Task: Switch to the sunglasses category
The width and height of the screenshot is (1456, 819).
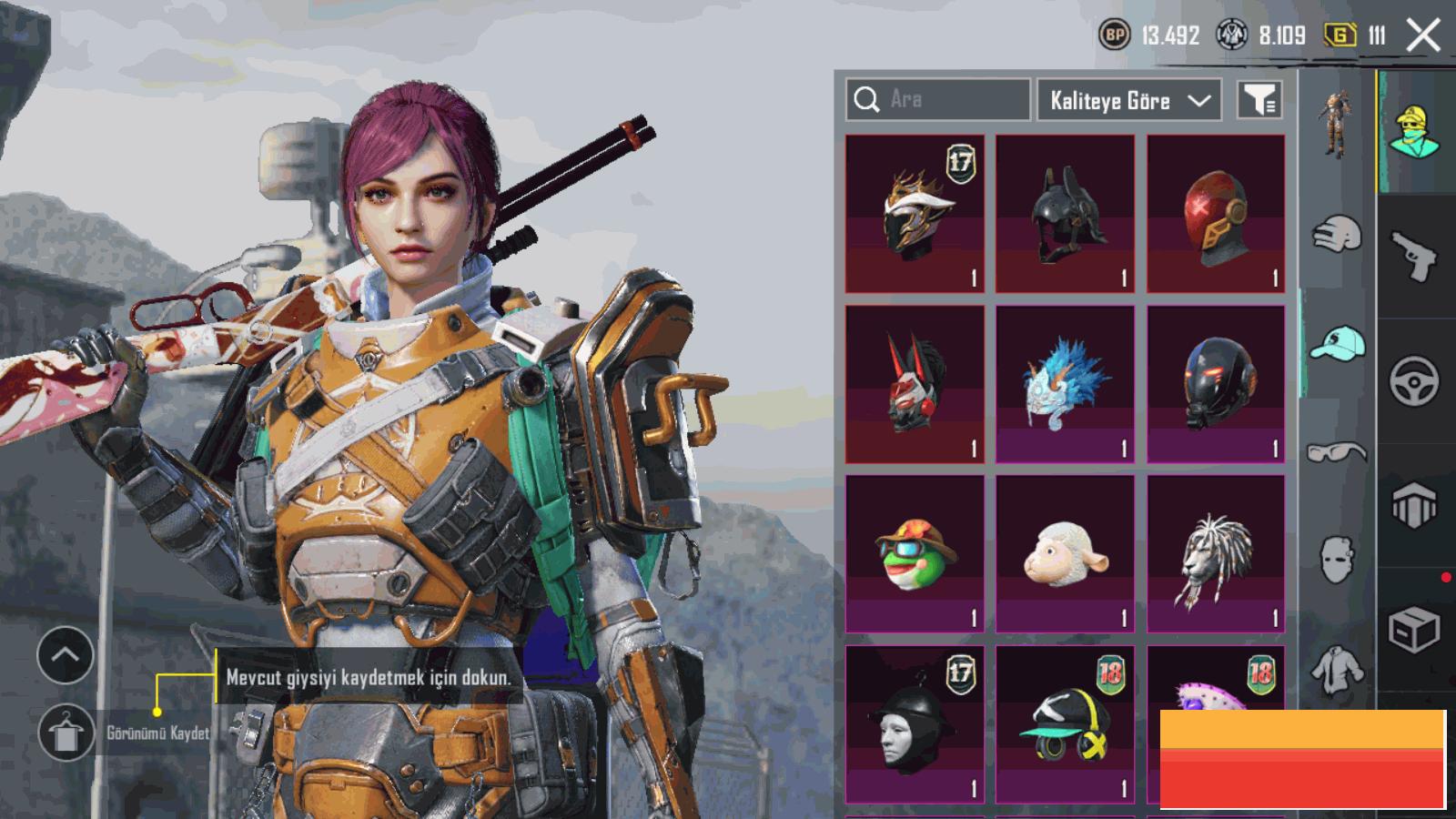Action: (x=1336, y=451)
